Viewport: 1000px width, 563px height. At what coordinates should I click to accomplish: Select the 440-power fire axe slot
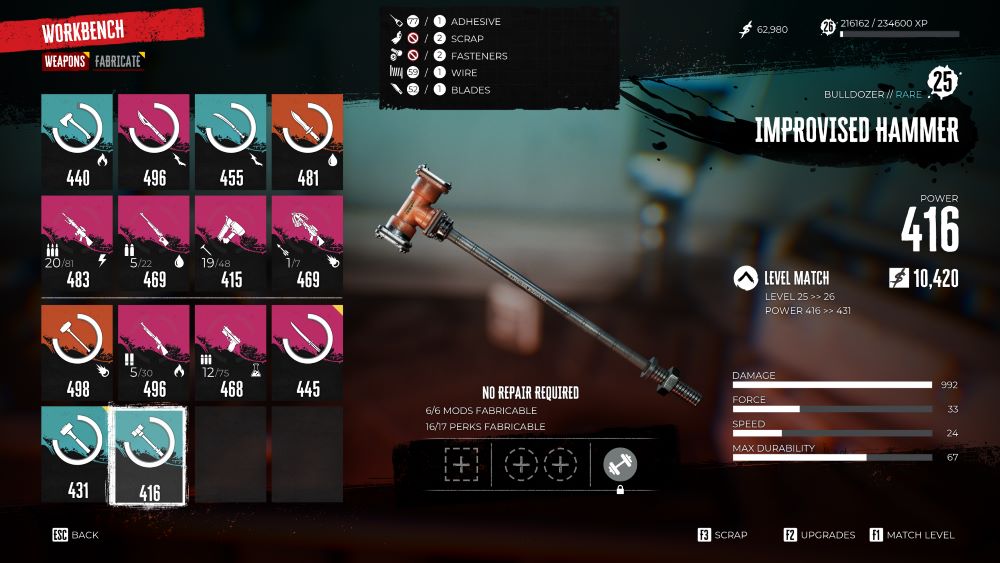pos(78,142)
